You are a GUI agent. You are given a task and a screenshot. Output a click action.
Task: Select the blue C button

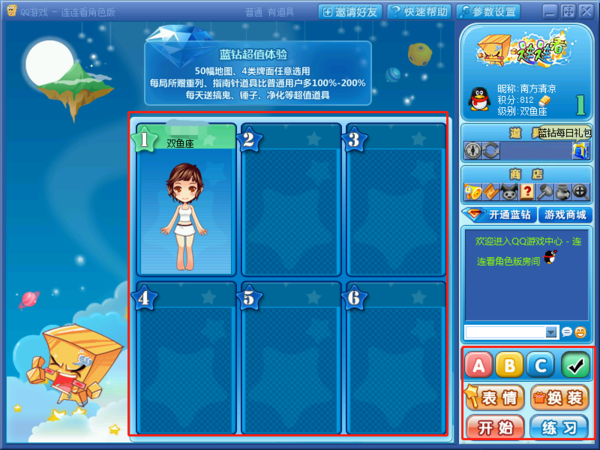pos(540,366)
